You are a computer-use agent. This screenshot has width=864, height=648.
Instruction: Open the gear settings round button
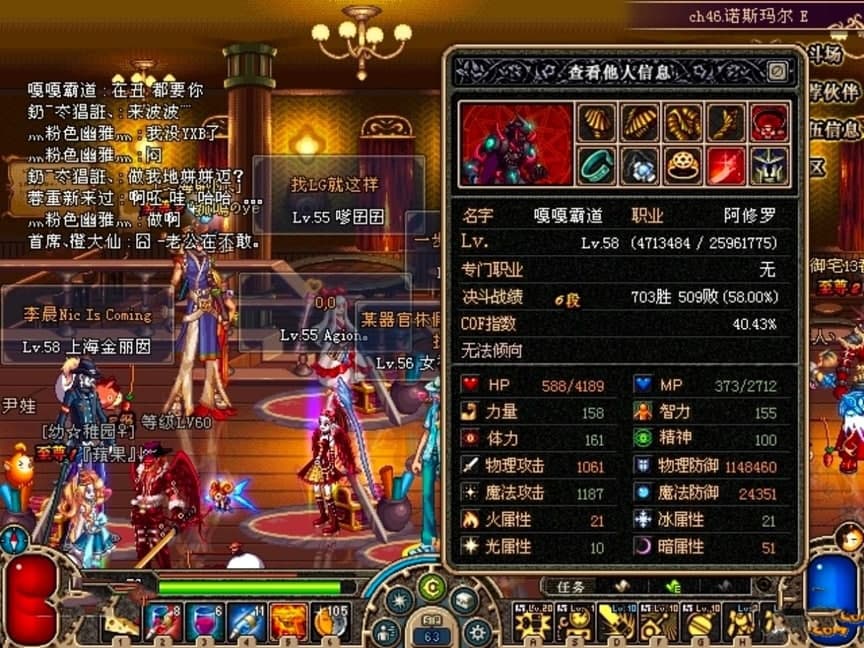(478, 631)
